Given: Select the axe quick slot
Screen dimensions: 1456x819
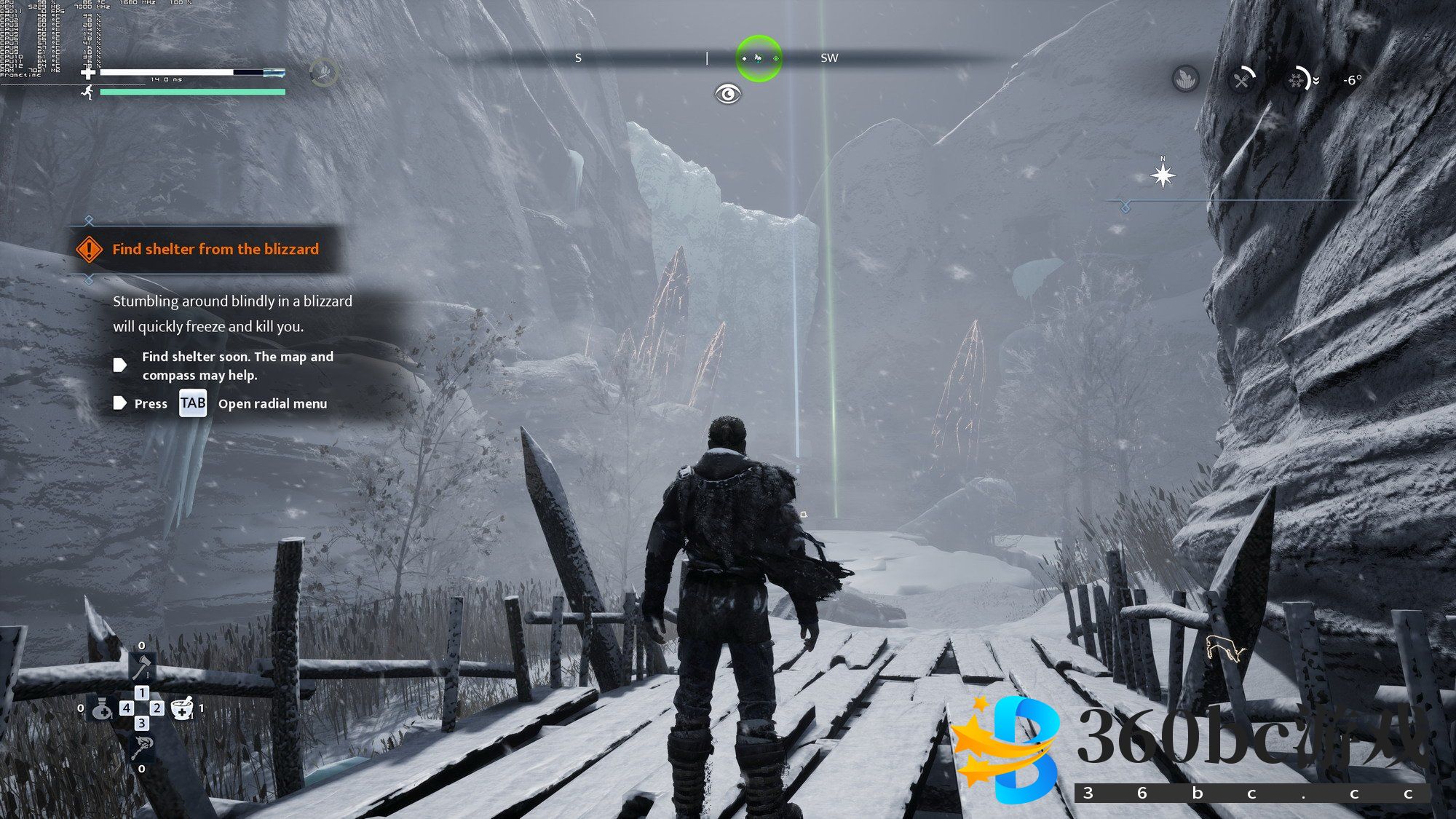Looking at the screenshot, I should pyautogui.click(x=141, y=667).
